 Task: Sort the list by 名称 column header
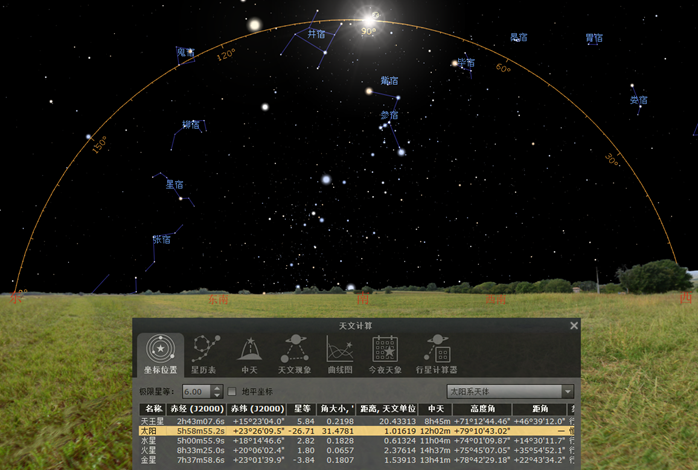pyautogui.click(x=153, y=409)
